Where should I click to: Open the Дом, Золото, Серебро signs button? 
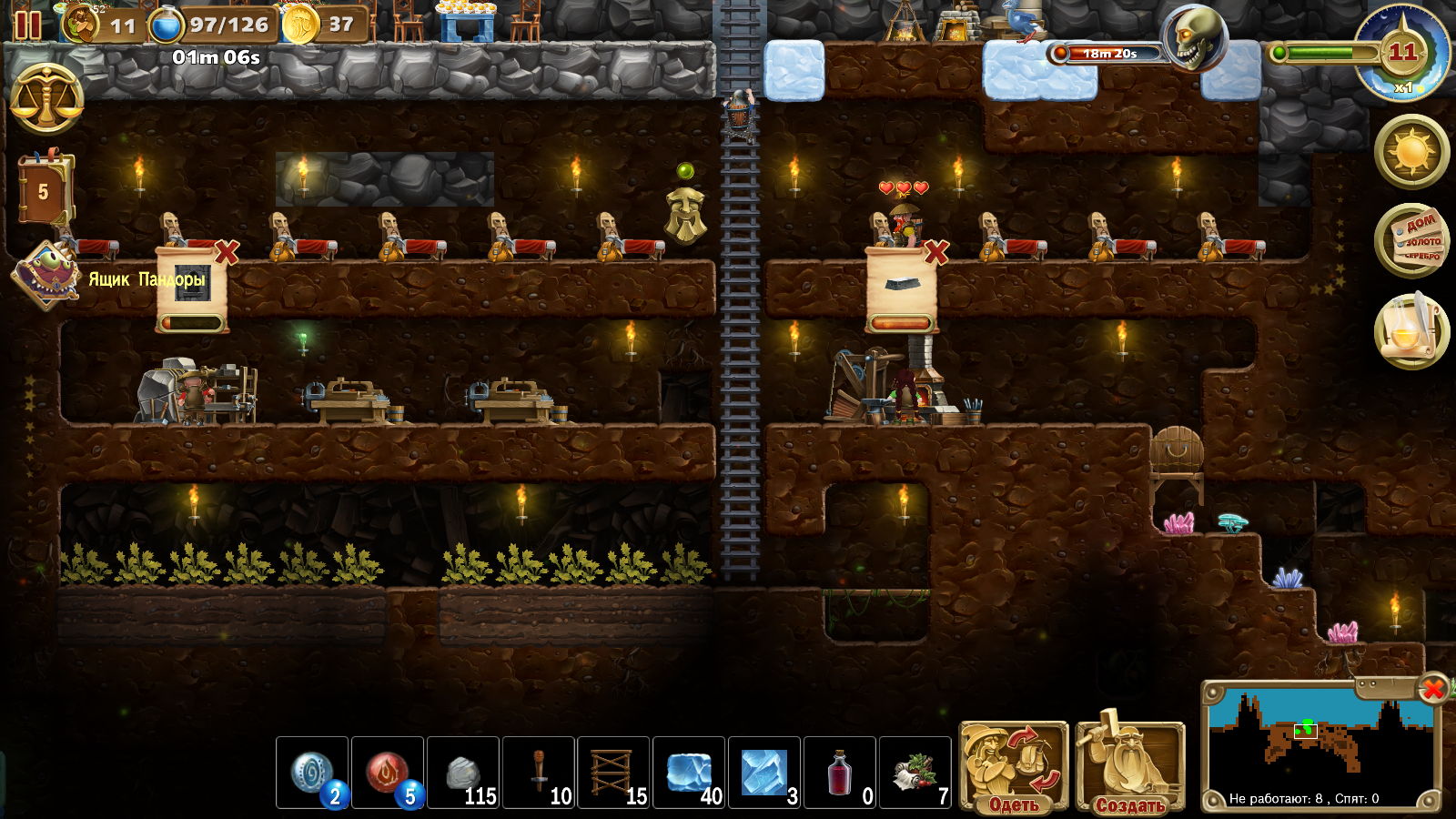[1411, 240]
